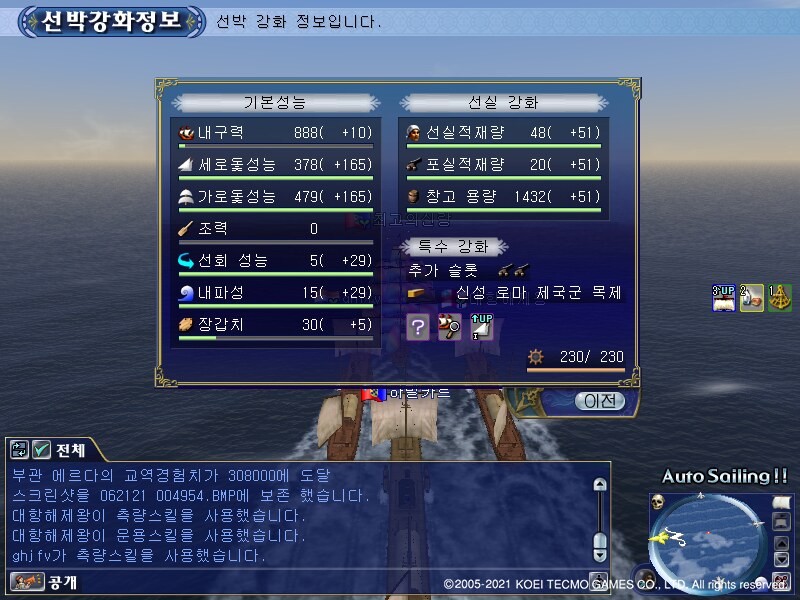
Task: Switch chat view with the swap arrows icon
Action: (x=20, y=450)
